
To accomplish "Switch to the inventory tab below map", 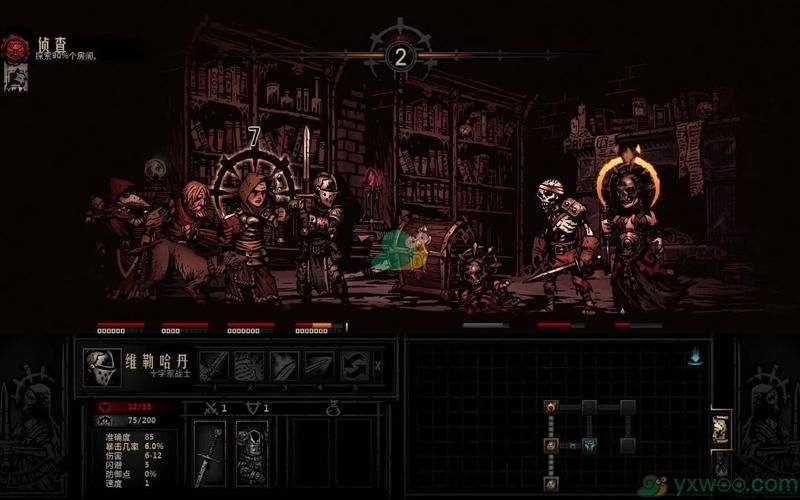I will tap(720, 465).
